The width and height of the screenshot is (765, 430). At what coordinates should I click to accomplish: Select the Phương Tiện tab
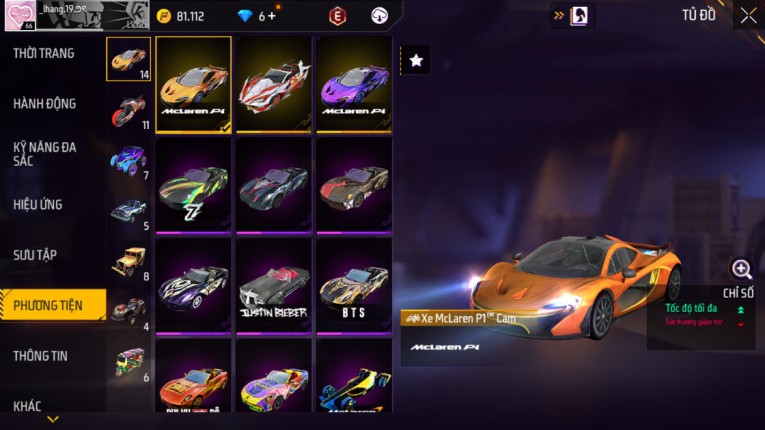pos(48,305)
